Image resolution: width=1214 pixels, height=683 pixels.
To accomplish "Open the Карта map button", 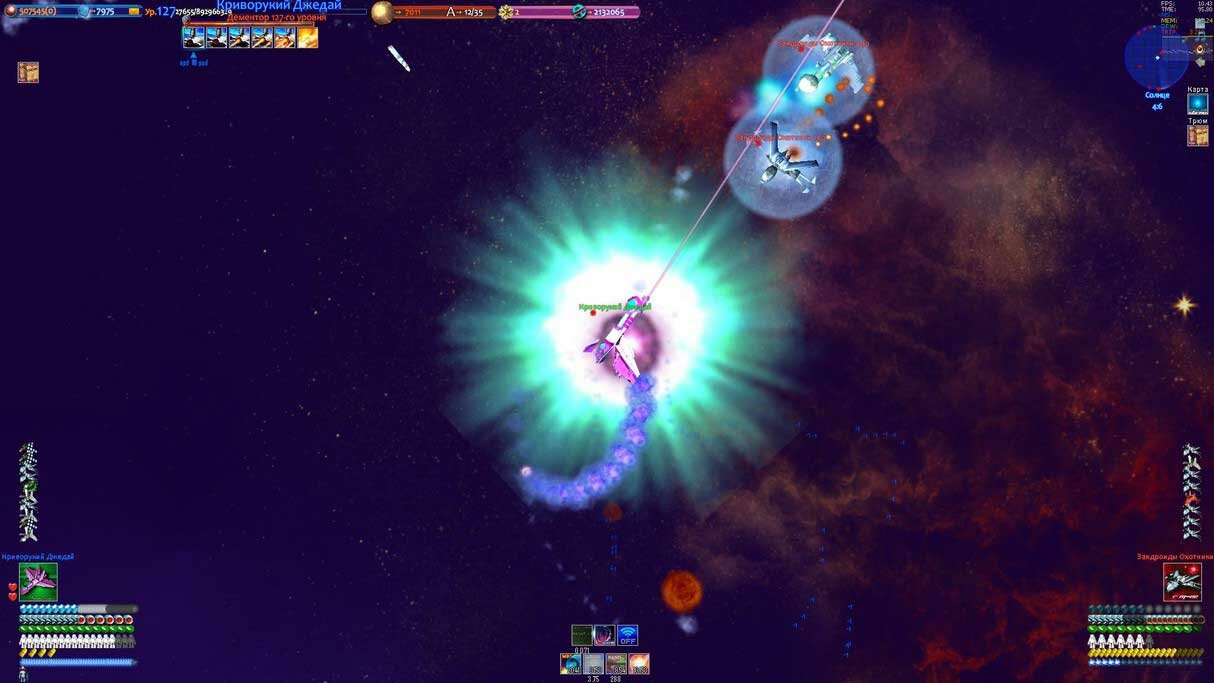I will (1197, 104).
